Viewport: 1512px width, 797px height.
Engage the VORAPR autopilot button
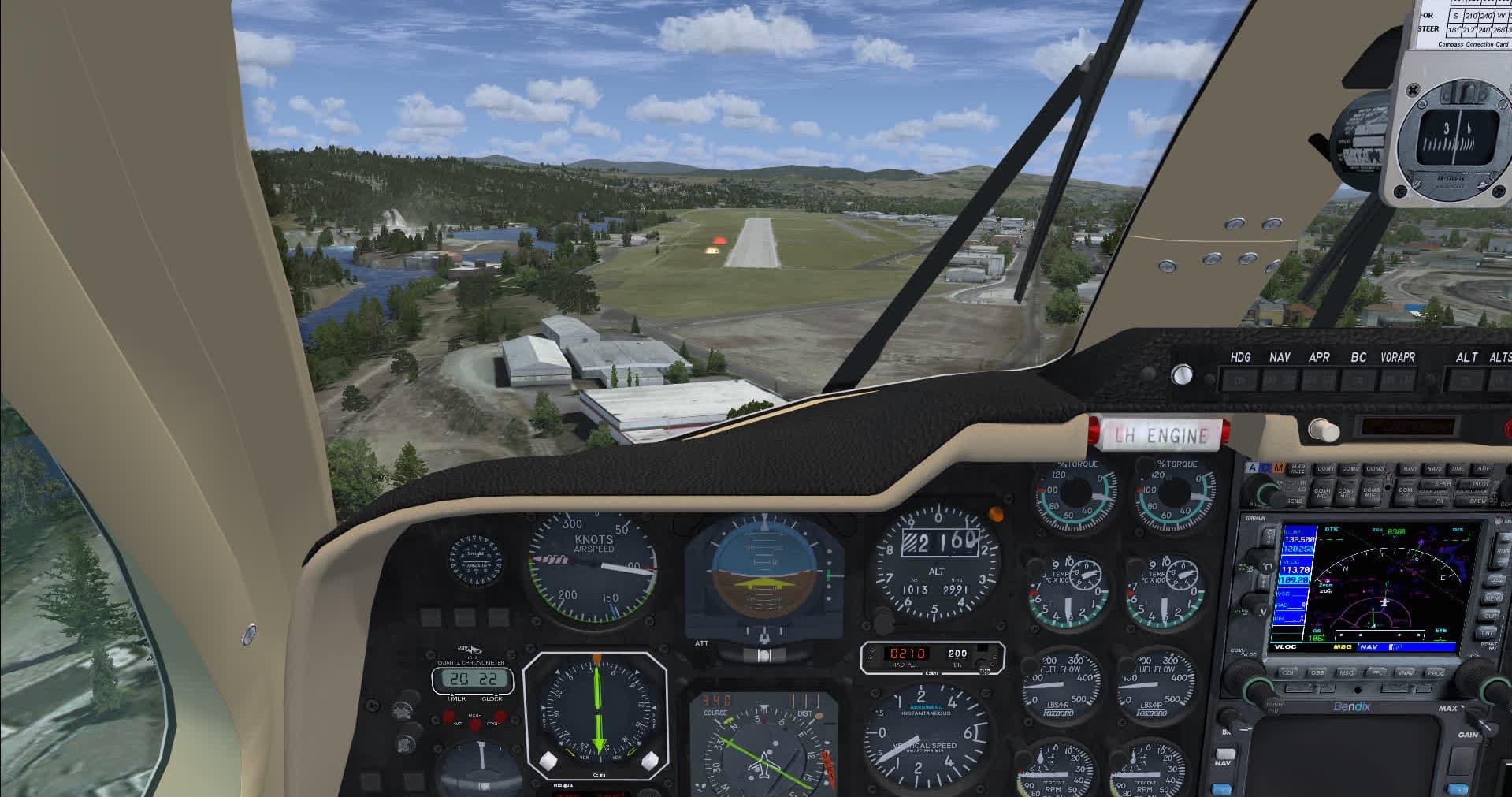tap(1397, 382)
